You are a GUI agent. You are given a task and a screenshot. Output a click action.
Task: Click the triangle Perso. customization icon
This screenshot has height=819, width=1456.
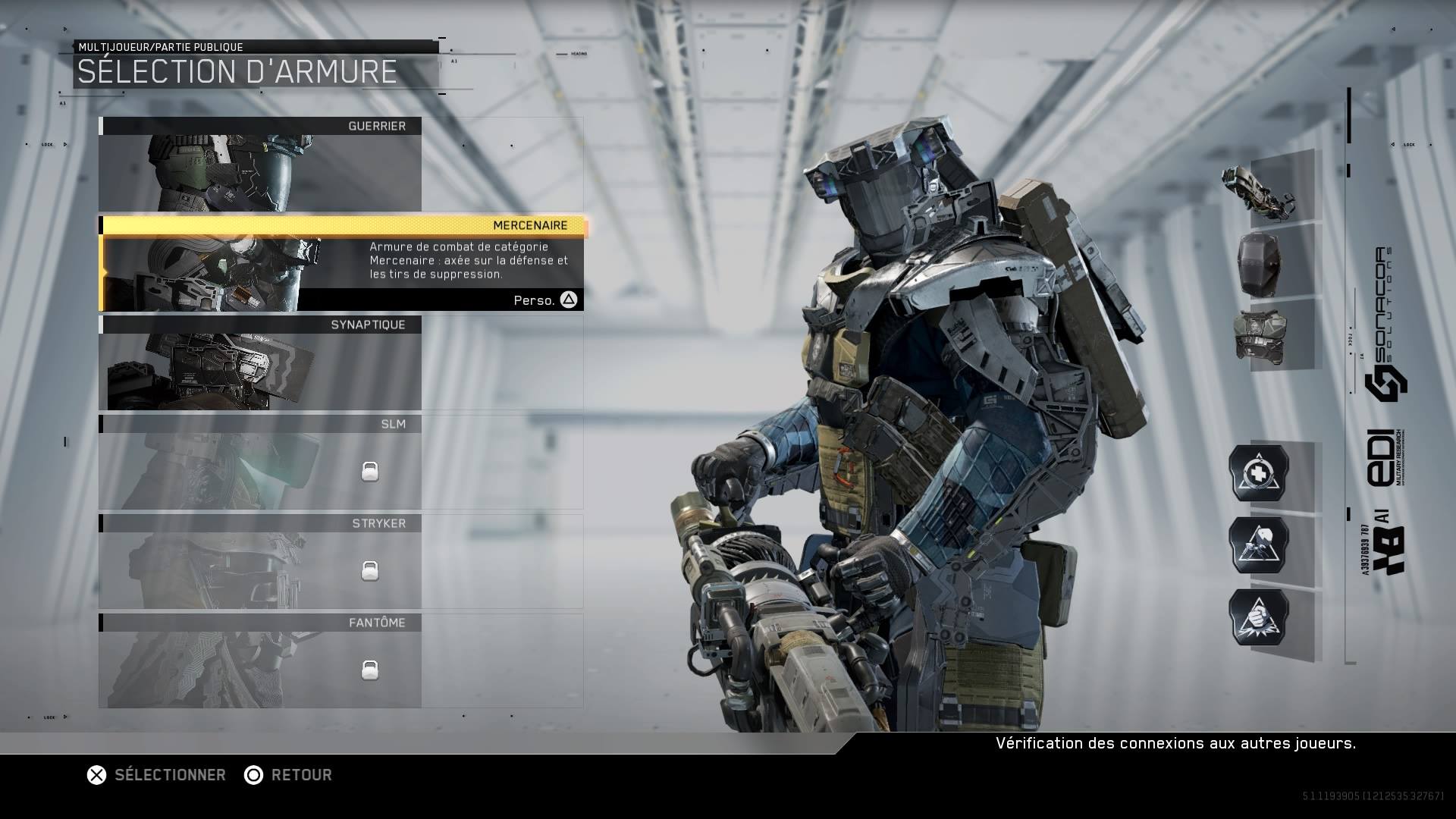567,299
